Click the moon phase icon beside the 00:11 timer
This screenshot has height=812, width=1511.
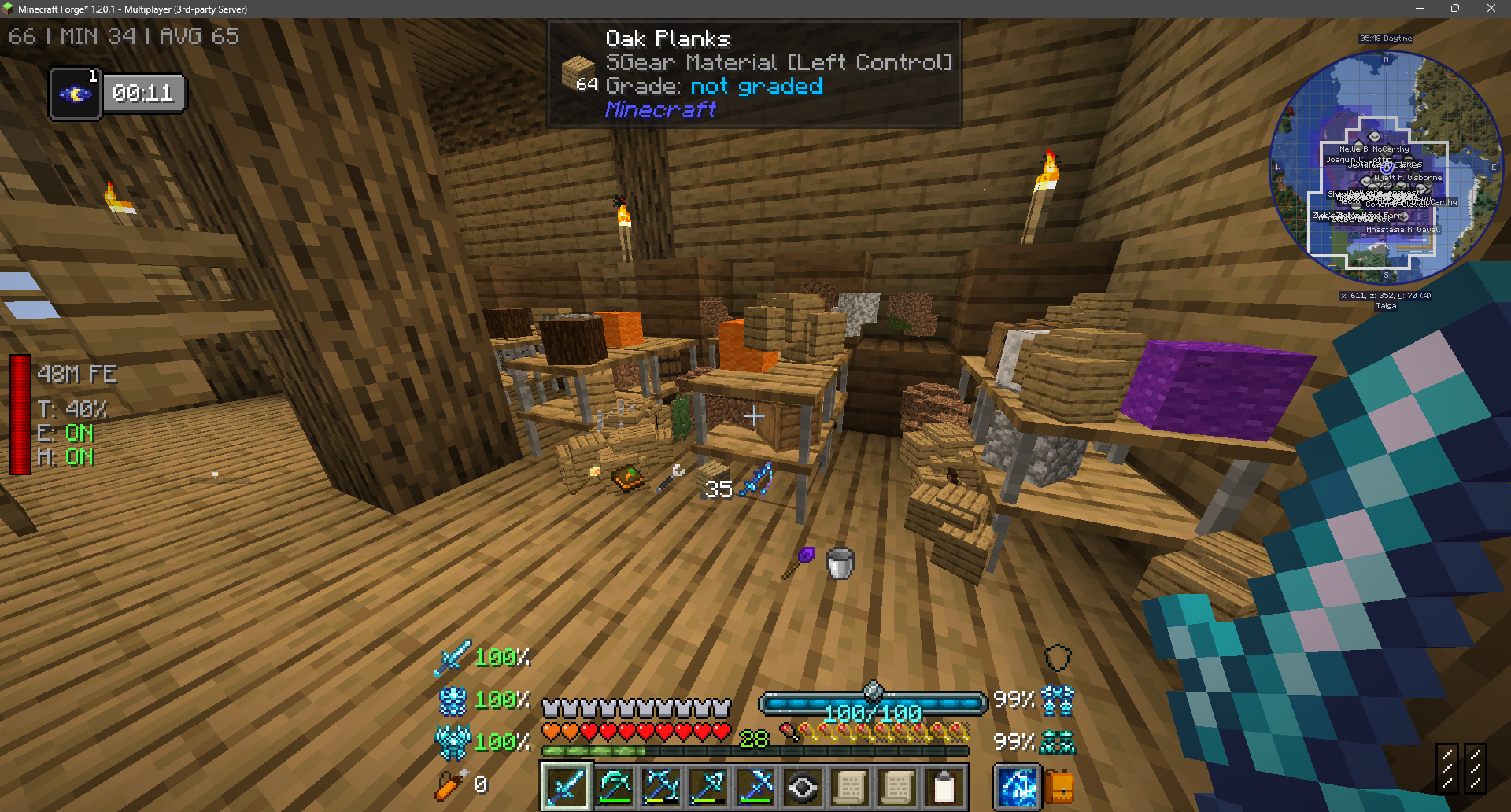[x=75, y=92]
